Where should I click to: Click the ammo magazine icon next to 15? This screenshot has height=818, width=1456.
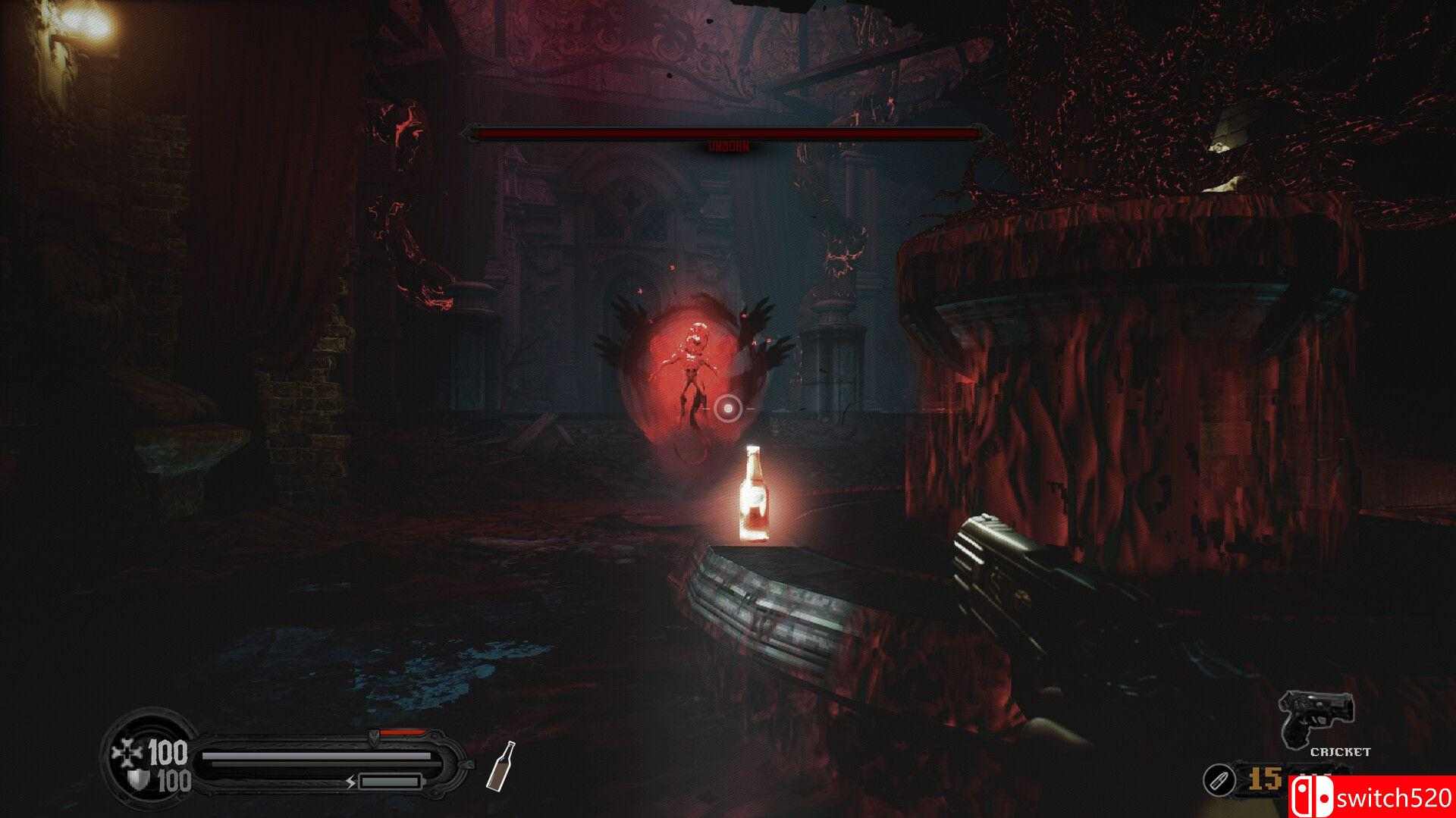[x=1222, y=781]
